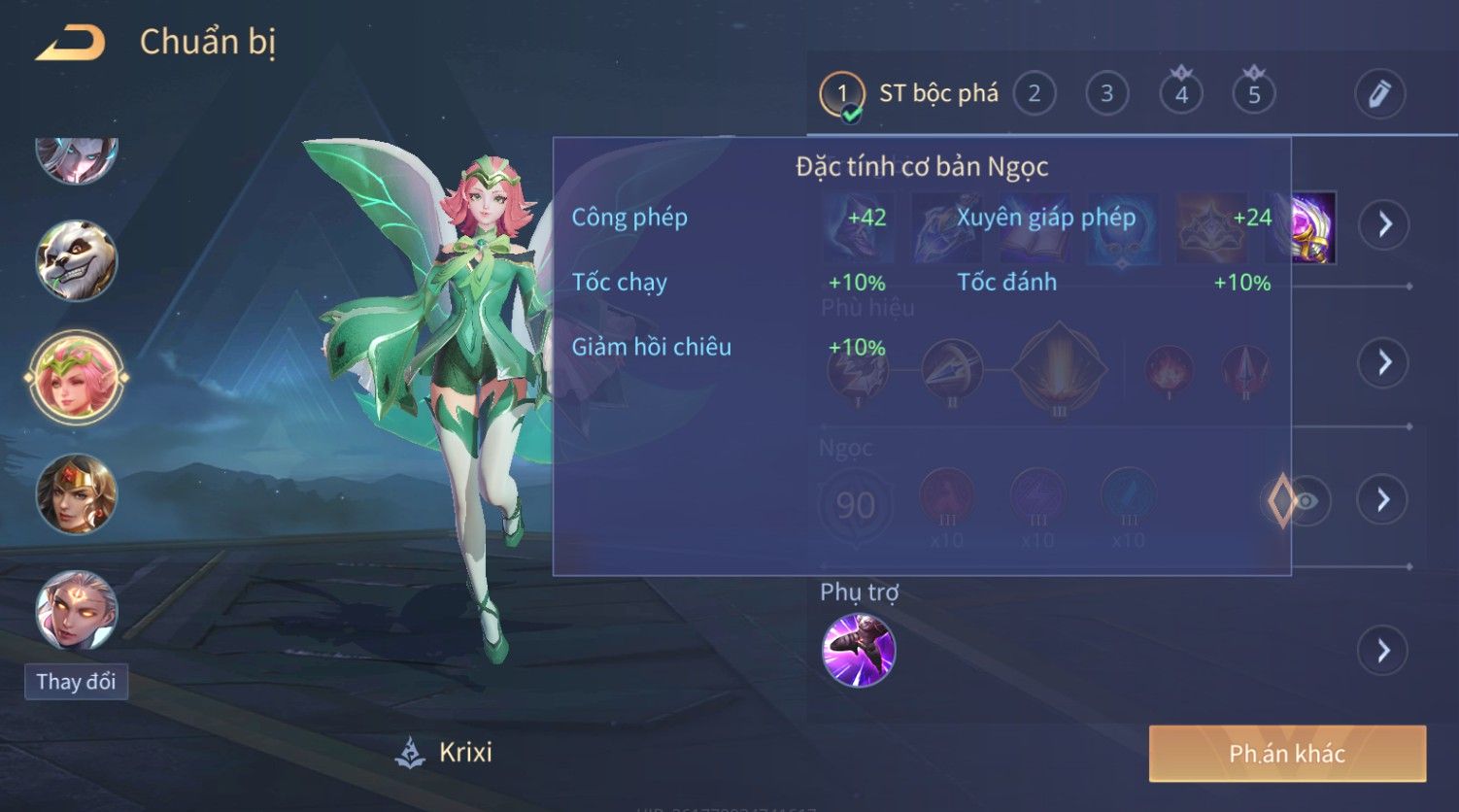Open the Ngọc row arrow
The width and height of the screenshot is (1459, 812).
pos(1384,500)
